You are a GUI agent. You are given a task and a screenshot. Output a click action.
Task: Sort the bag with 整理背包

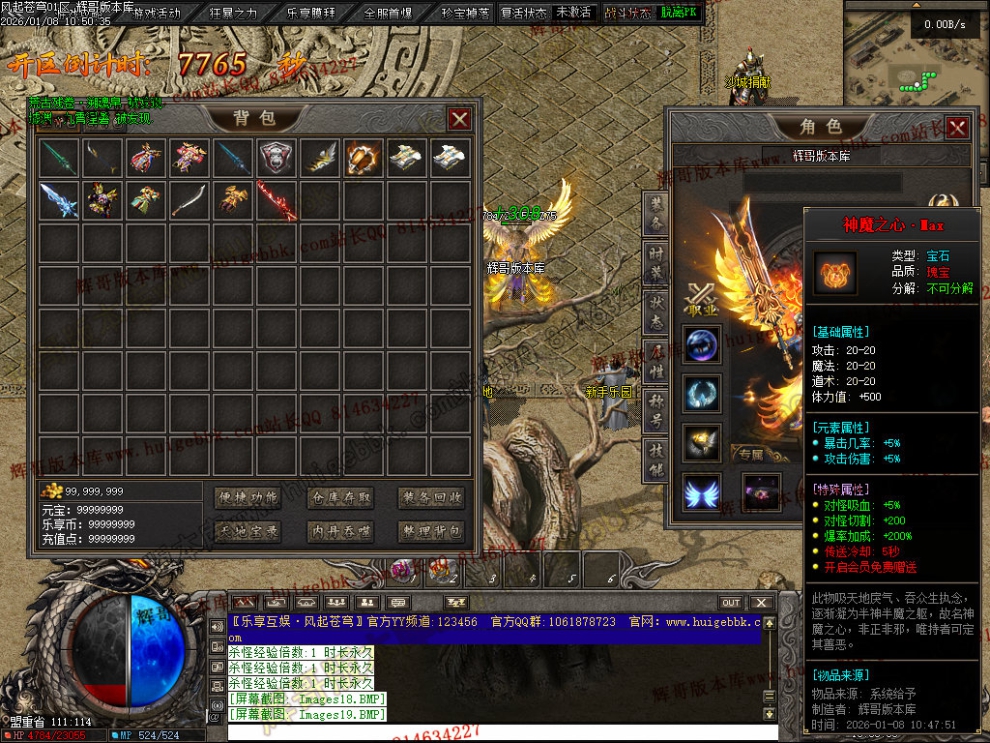pos(432,532)
